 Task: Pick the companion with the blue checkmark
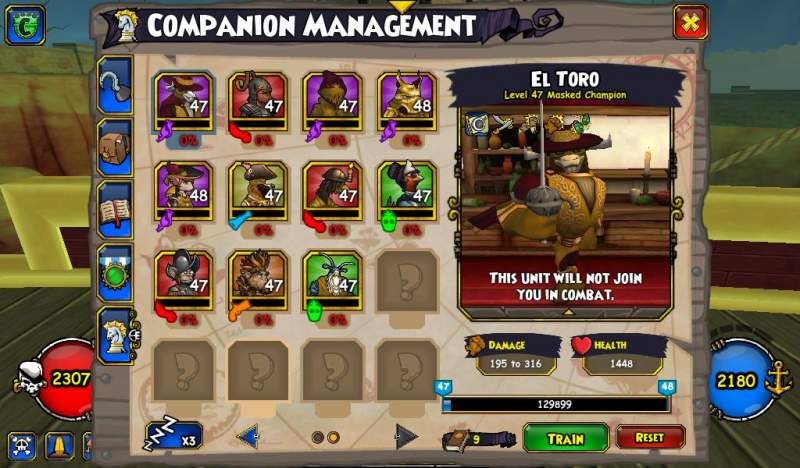[258, 190]
